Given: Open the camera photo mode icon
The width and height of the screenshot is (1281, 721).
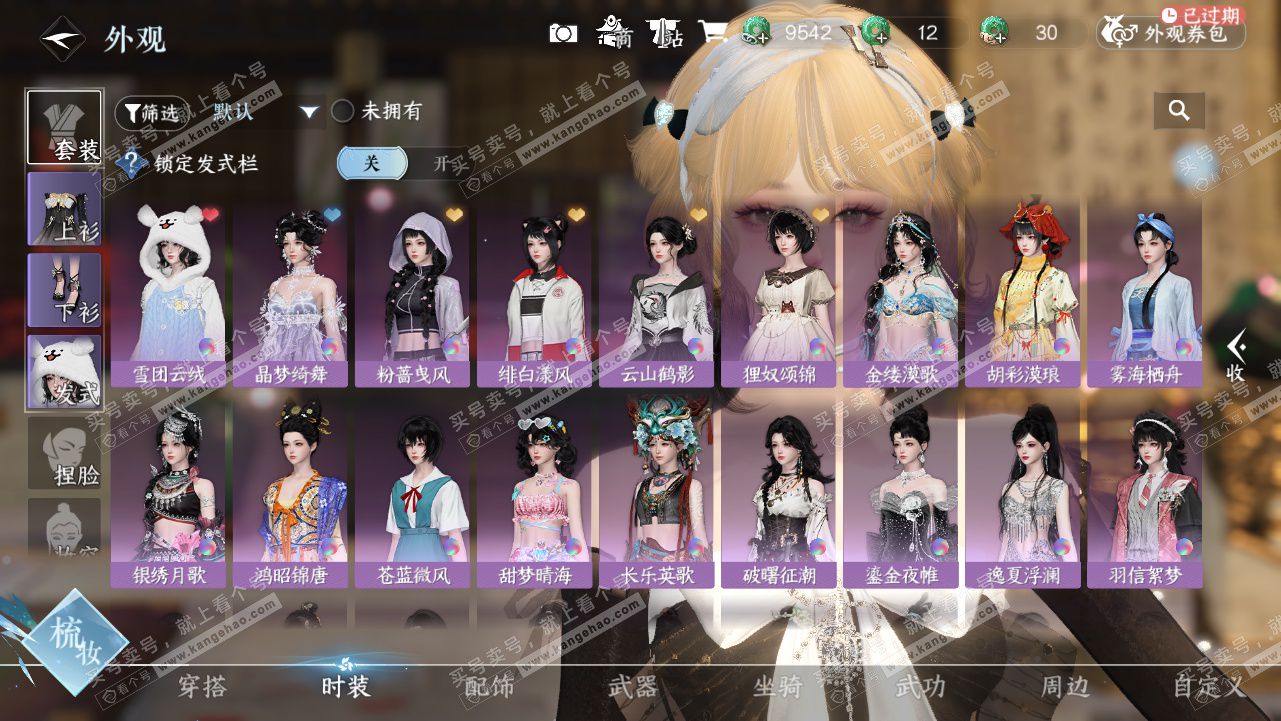Looking at the screenshot, I should point(563,33).
